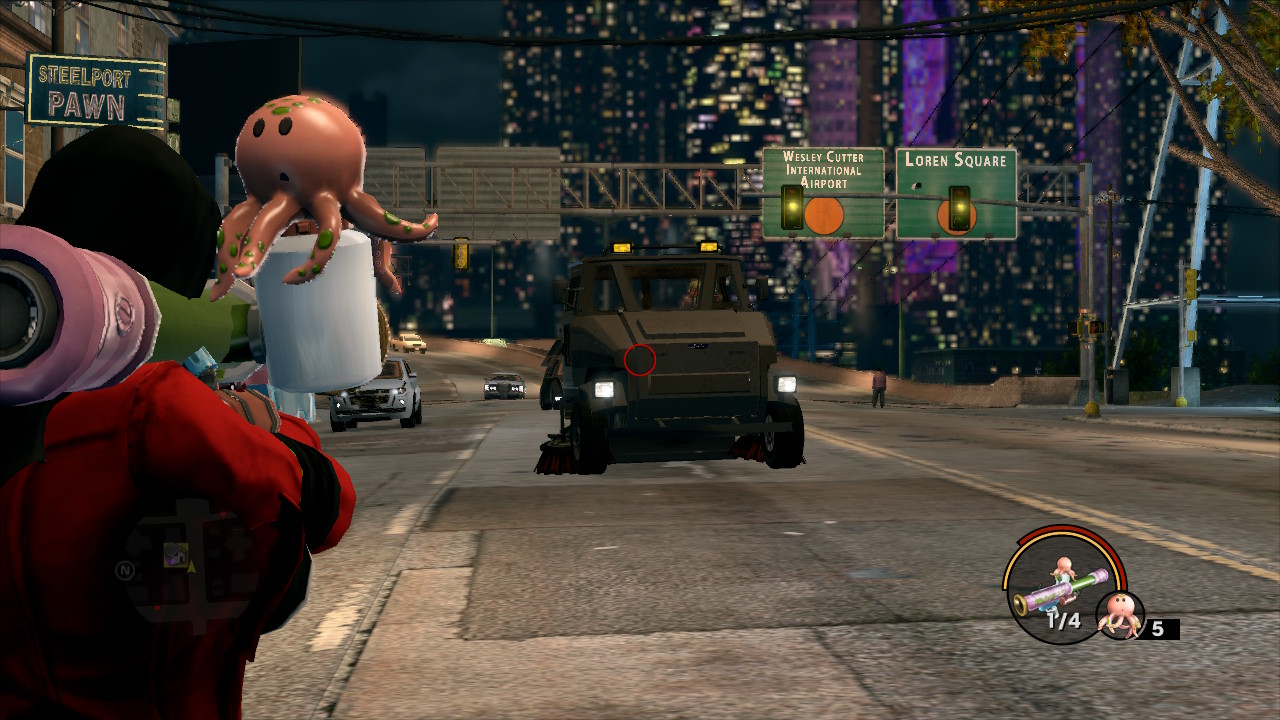Click the octopus grenade icon
Image resolution: width=1280 pixels, height=720 pixels.
point(1120,615)
